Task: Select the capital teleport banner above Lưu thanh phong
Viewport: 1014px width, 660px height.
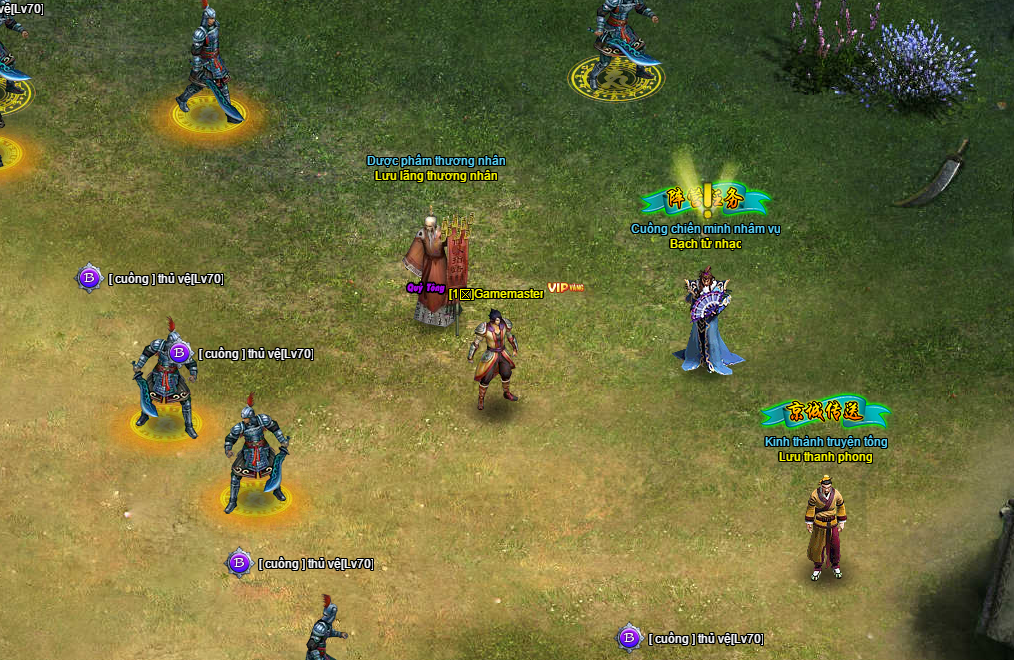Action: point(825,413)
